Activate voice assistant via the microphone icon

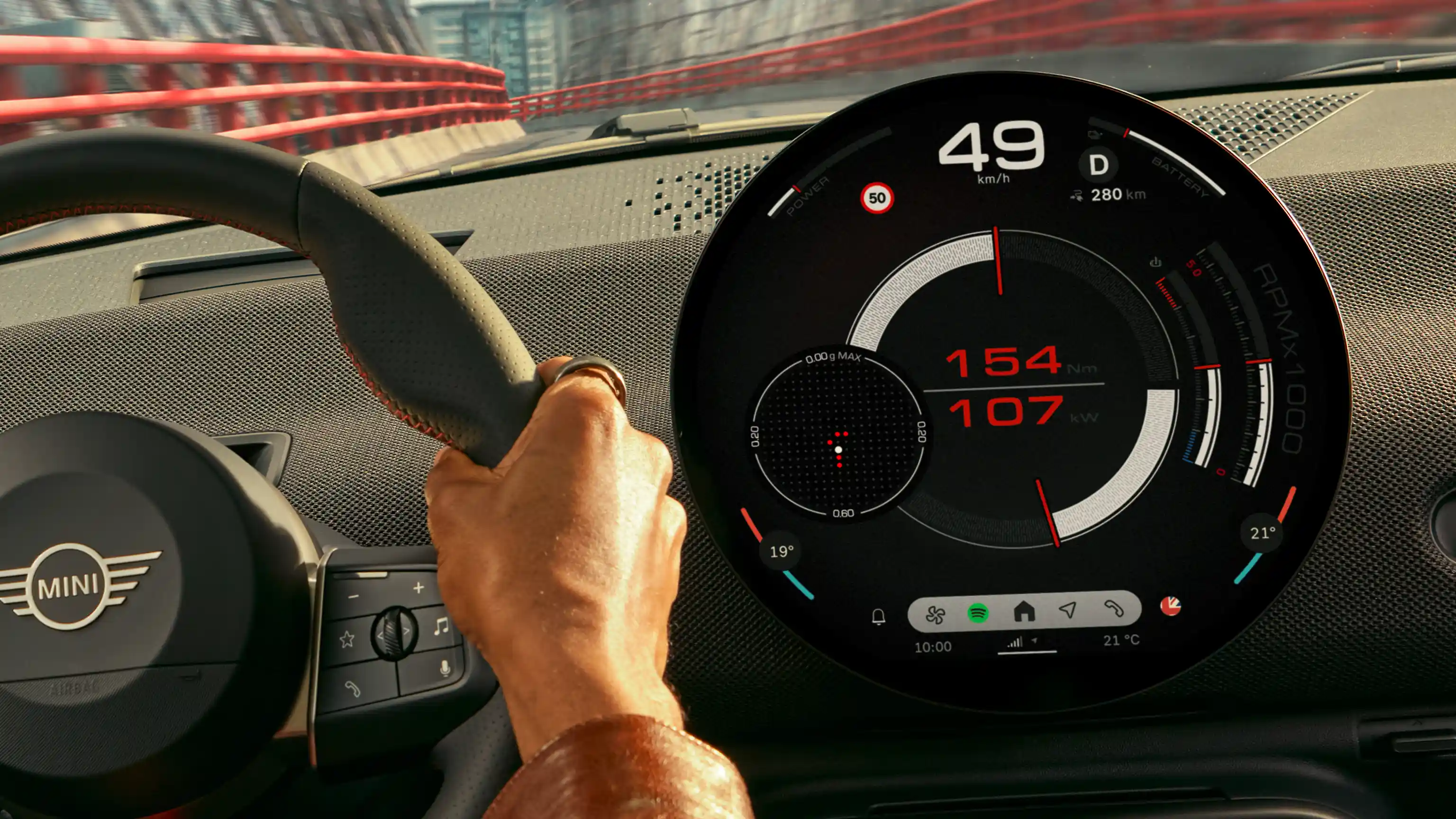tap(446, 667)
